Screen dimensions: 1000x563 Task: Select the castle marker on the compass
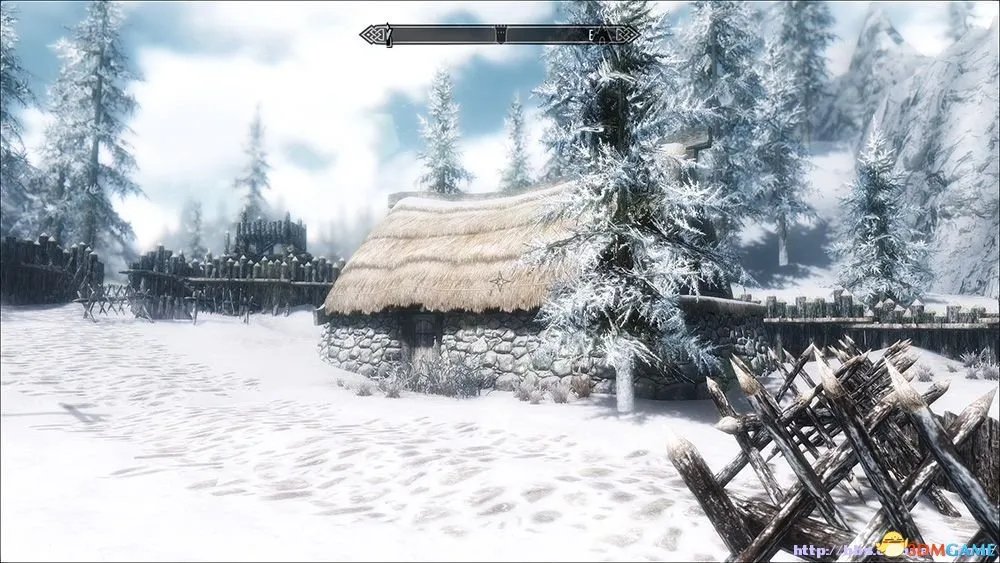499,34
